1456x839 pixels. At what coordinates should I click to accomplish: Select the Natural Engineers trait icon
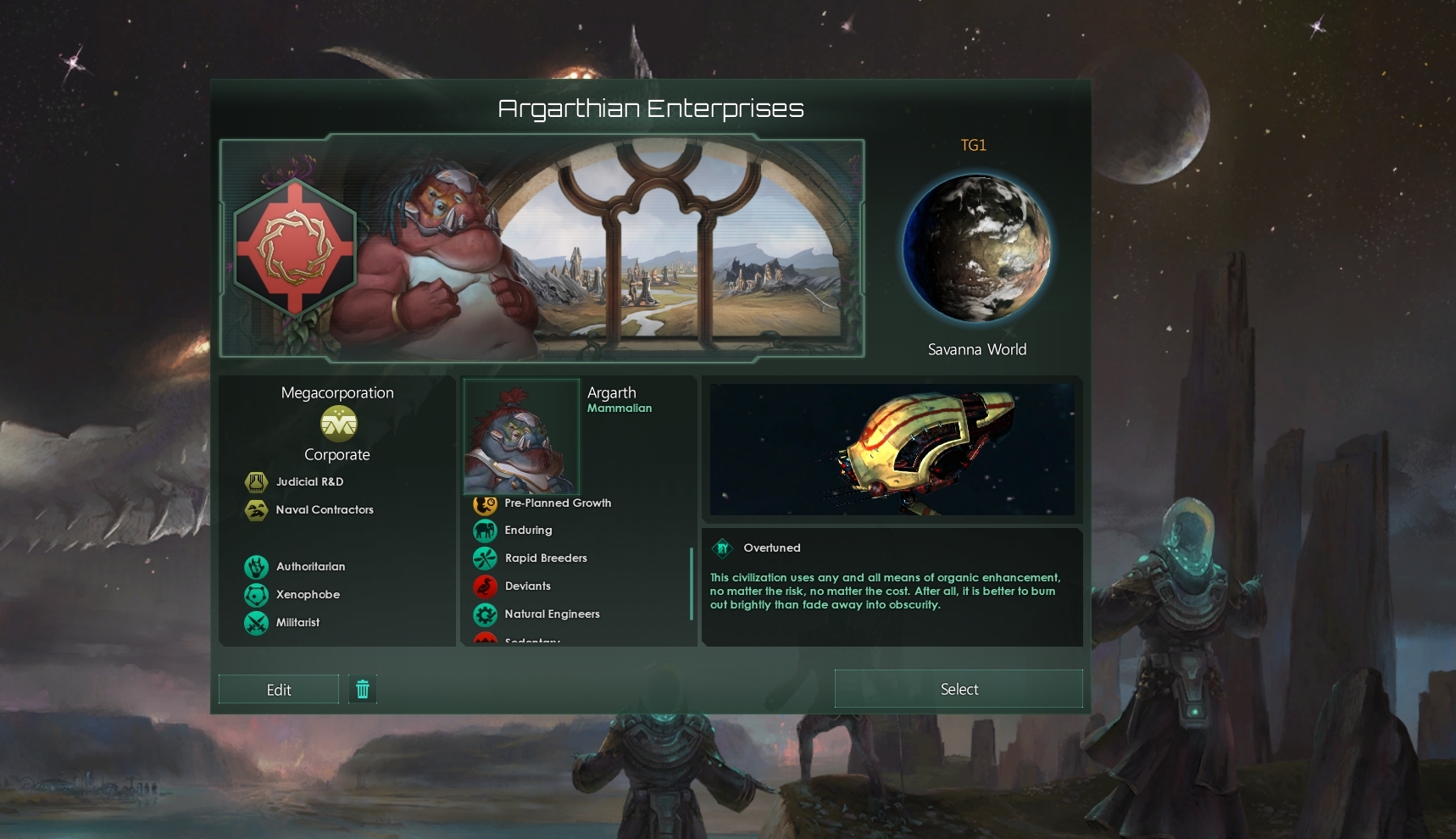485,614
